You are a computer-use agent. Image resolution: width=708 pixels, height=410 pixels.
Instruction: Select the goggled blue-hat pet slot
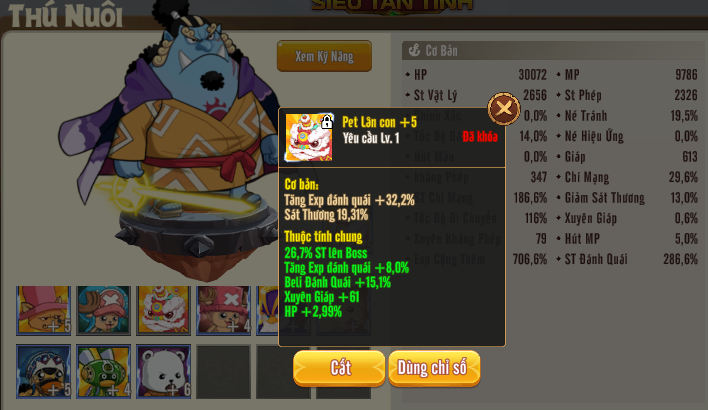[43, 370]
